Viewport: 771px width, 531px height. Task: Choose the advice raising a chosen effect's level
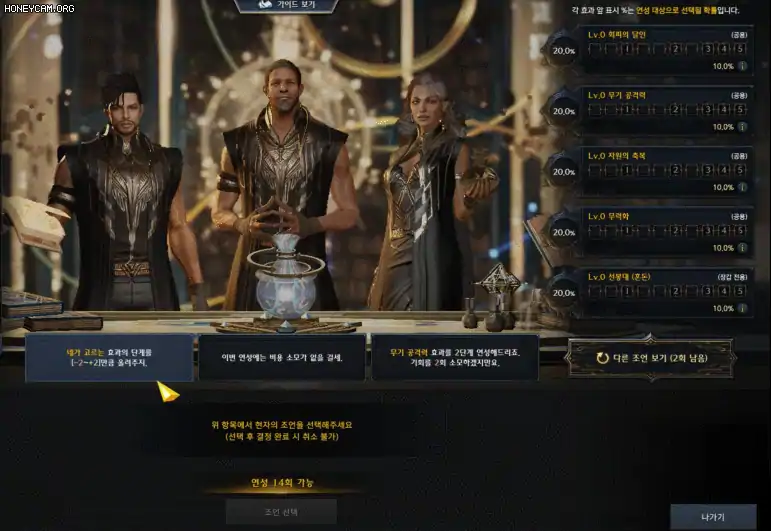point(109,357)
